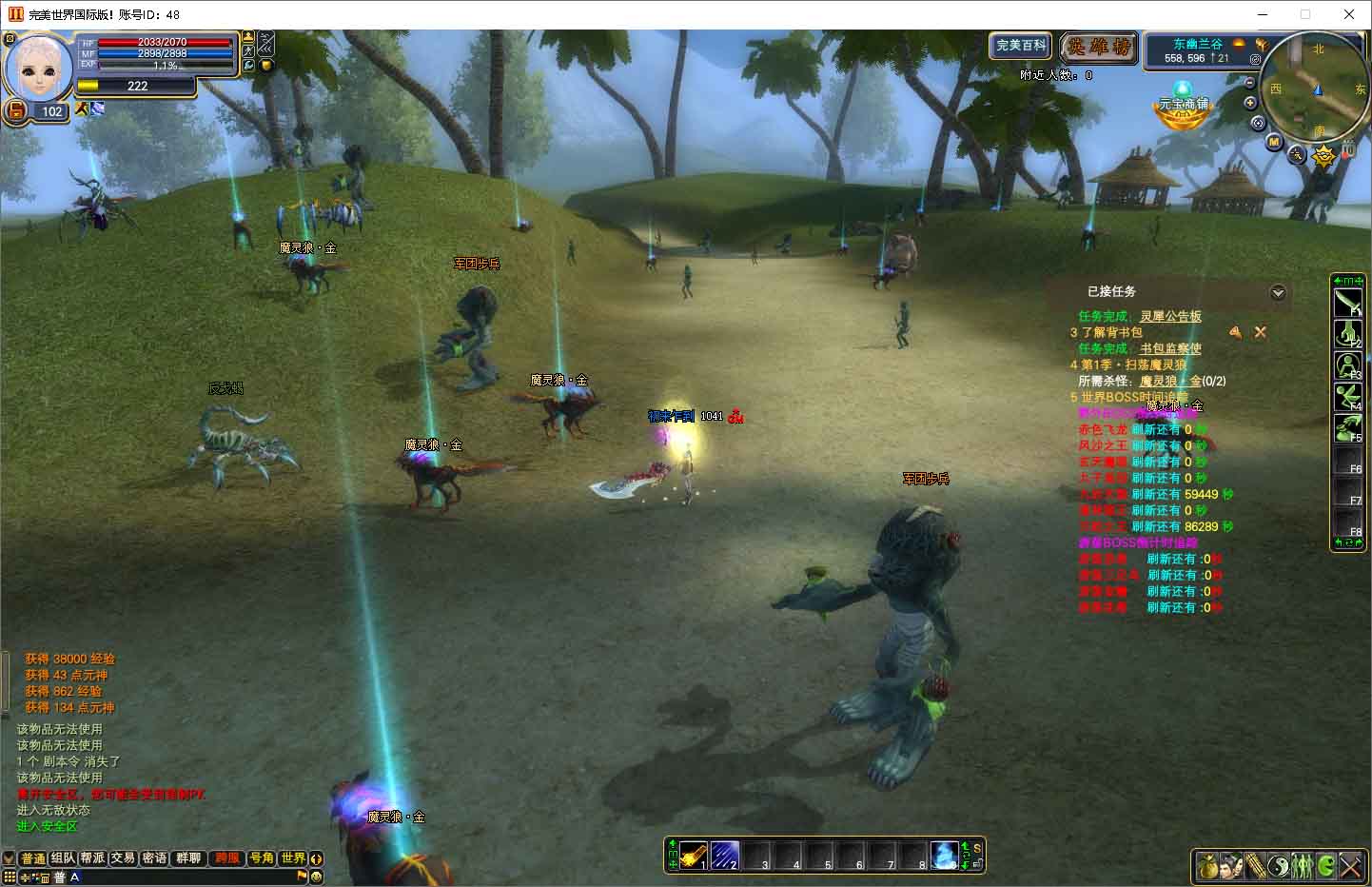Open the inventory gold bag icon
This screenshot has width=1372, height=887.
(x=1207, y=866)
